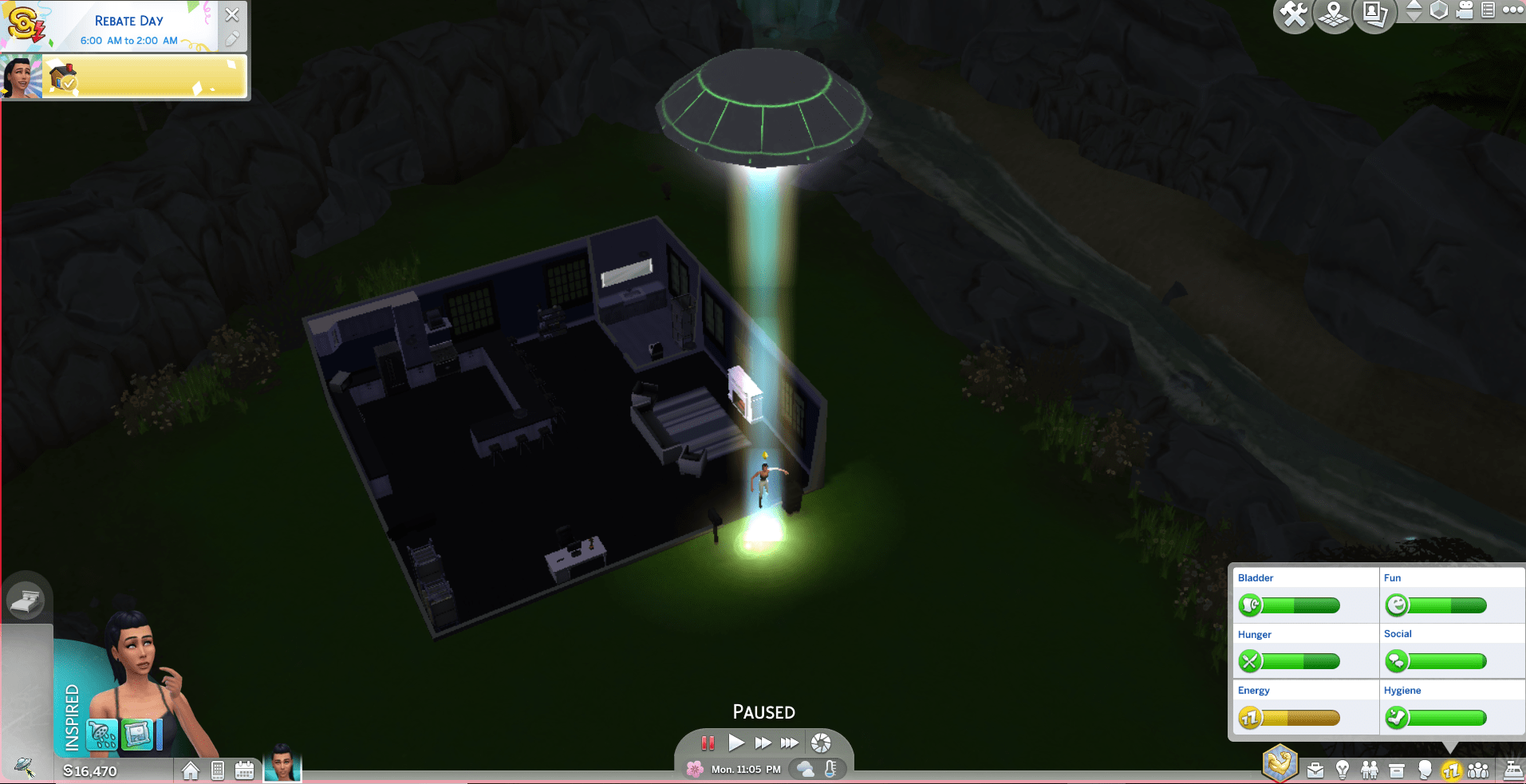This screenshot has width=1526, height=784.
Task: Click the up arrow to view floor above
Action: pyautogui.click(x=1414, y=6)
